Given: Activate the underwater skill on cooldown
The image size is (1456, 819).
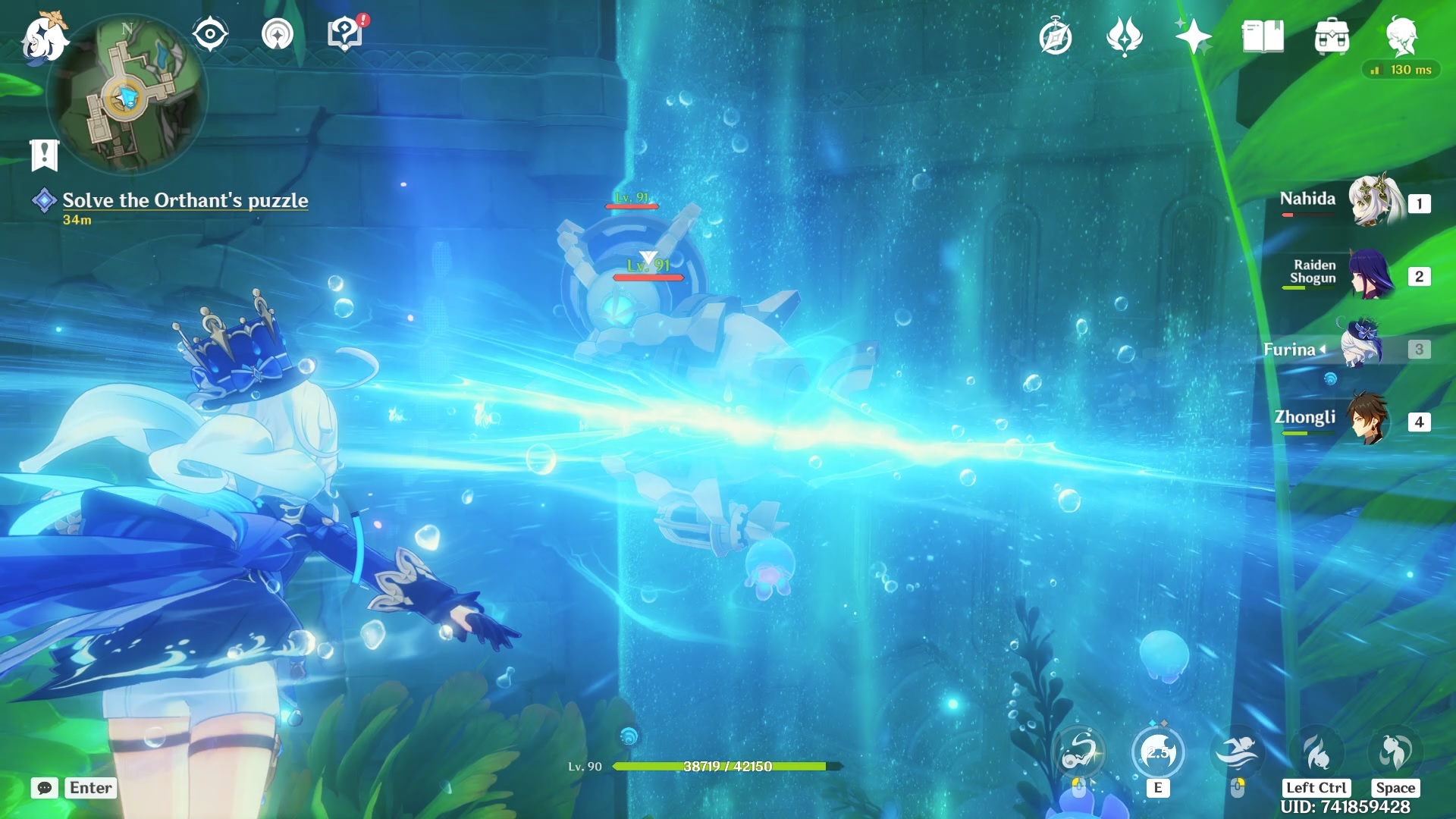Looking at the screenshot, I should click(x=1158, y=753).
